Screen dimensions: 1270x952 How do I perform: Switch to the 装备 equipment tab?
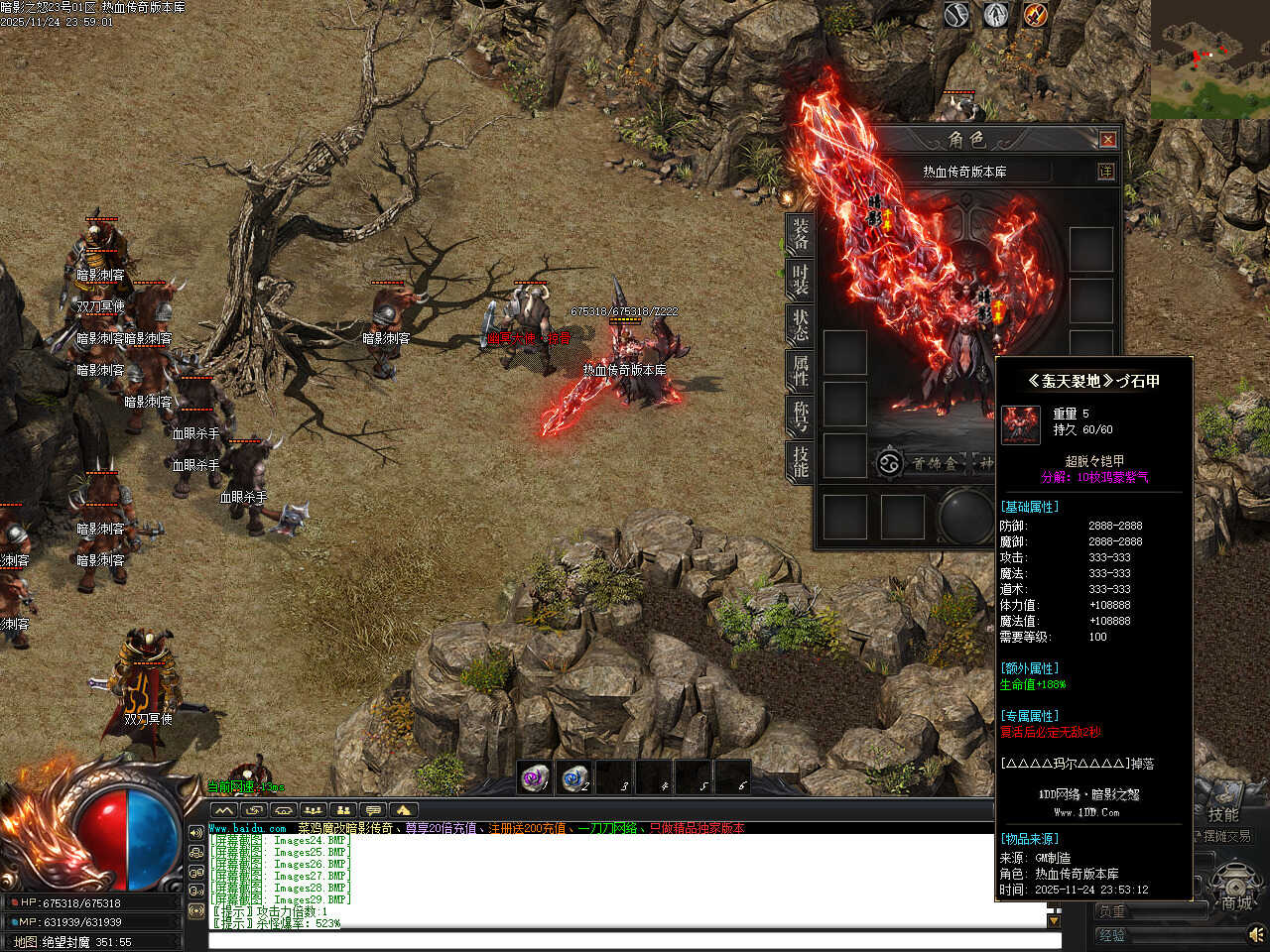click(800, 233)
